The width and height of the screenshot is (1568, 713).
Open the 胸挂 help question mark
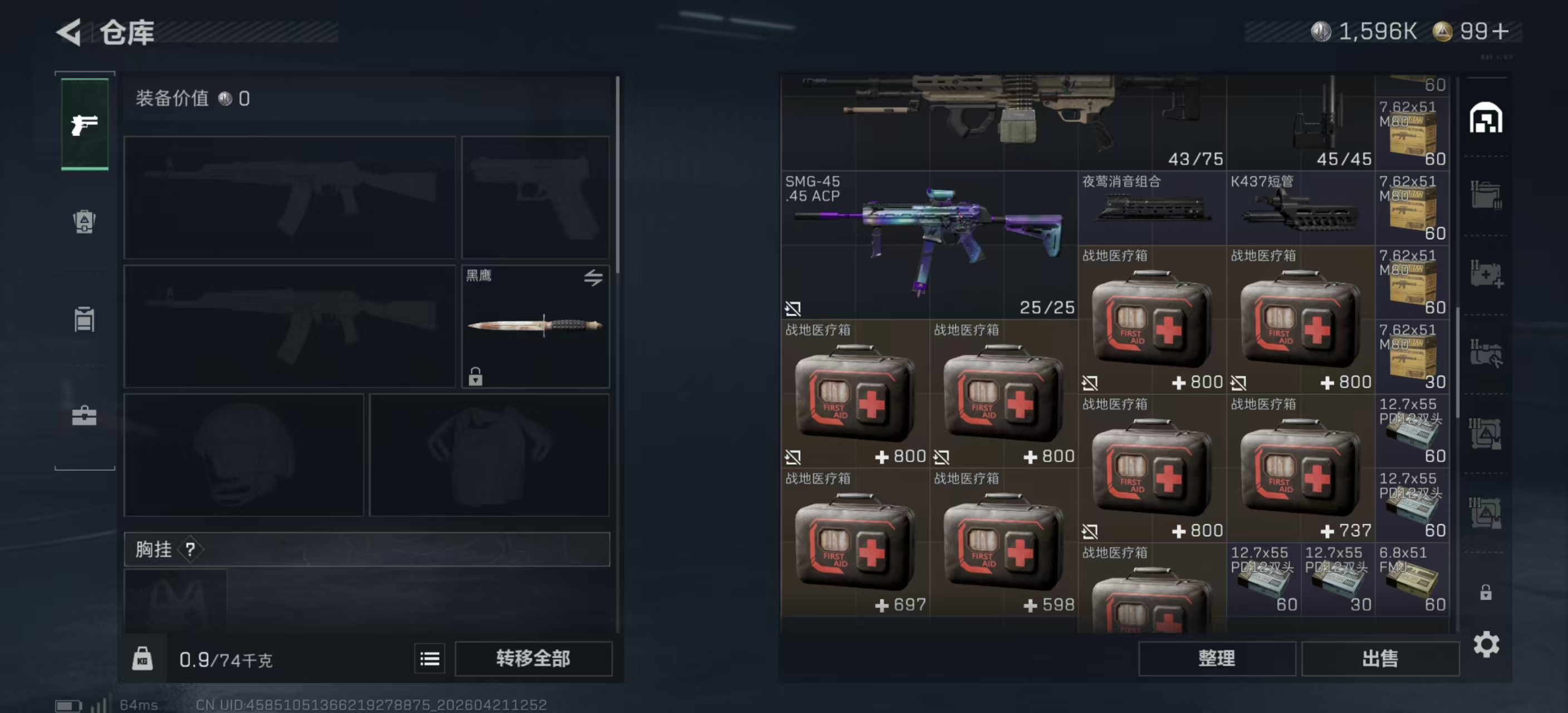[x=191, y=550]
